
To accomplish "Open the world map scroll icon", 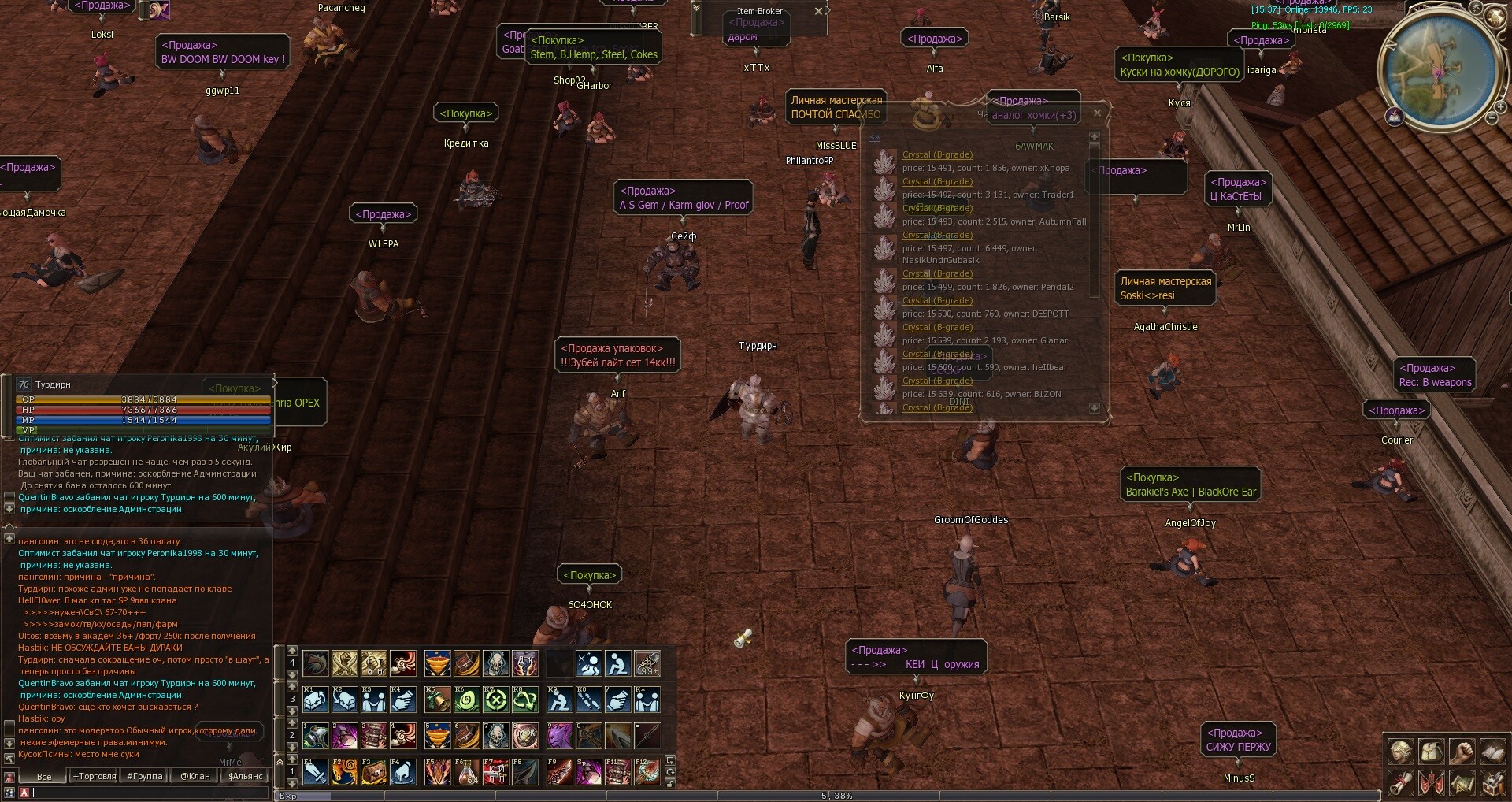I will click(1462, 783).
